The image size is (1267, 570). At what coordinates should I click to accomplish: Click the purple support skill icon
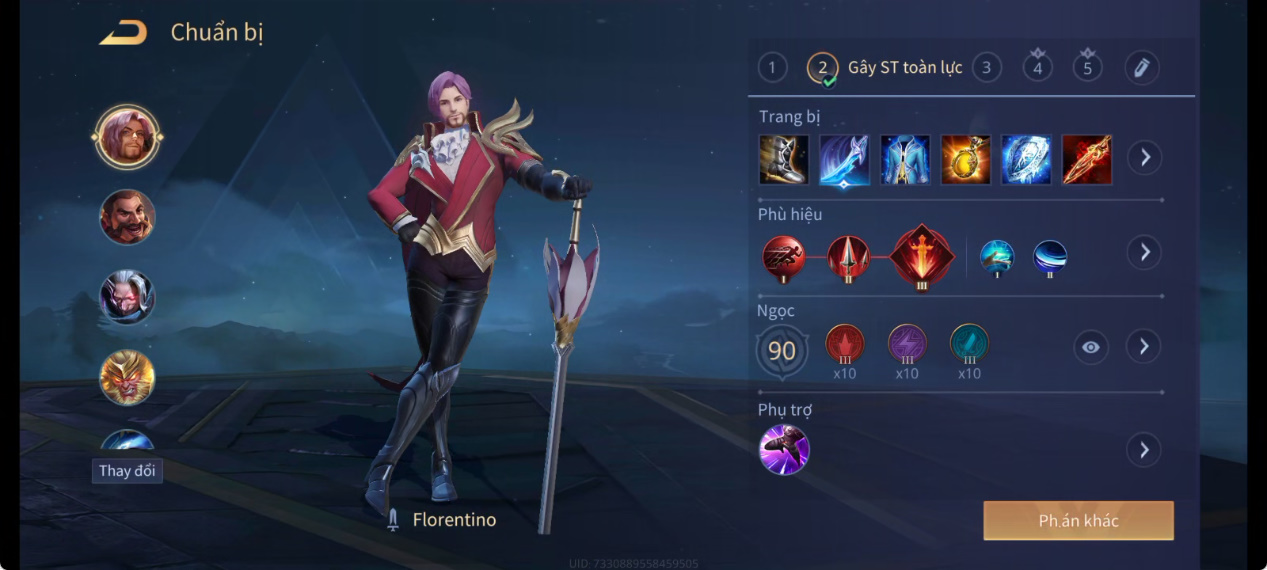click(x=784, y=449)
